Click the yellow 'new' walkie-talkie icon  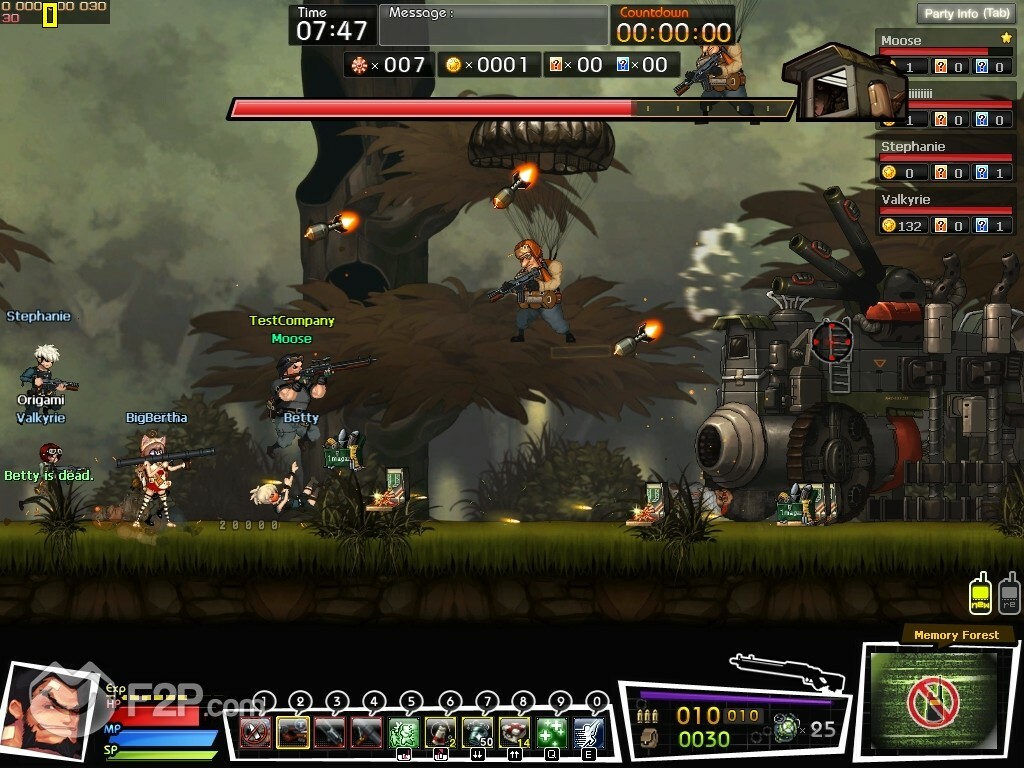(x=981, y=593)
